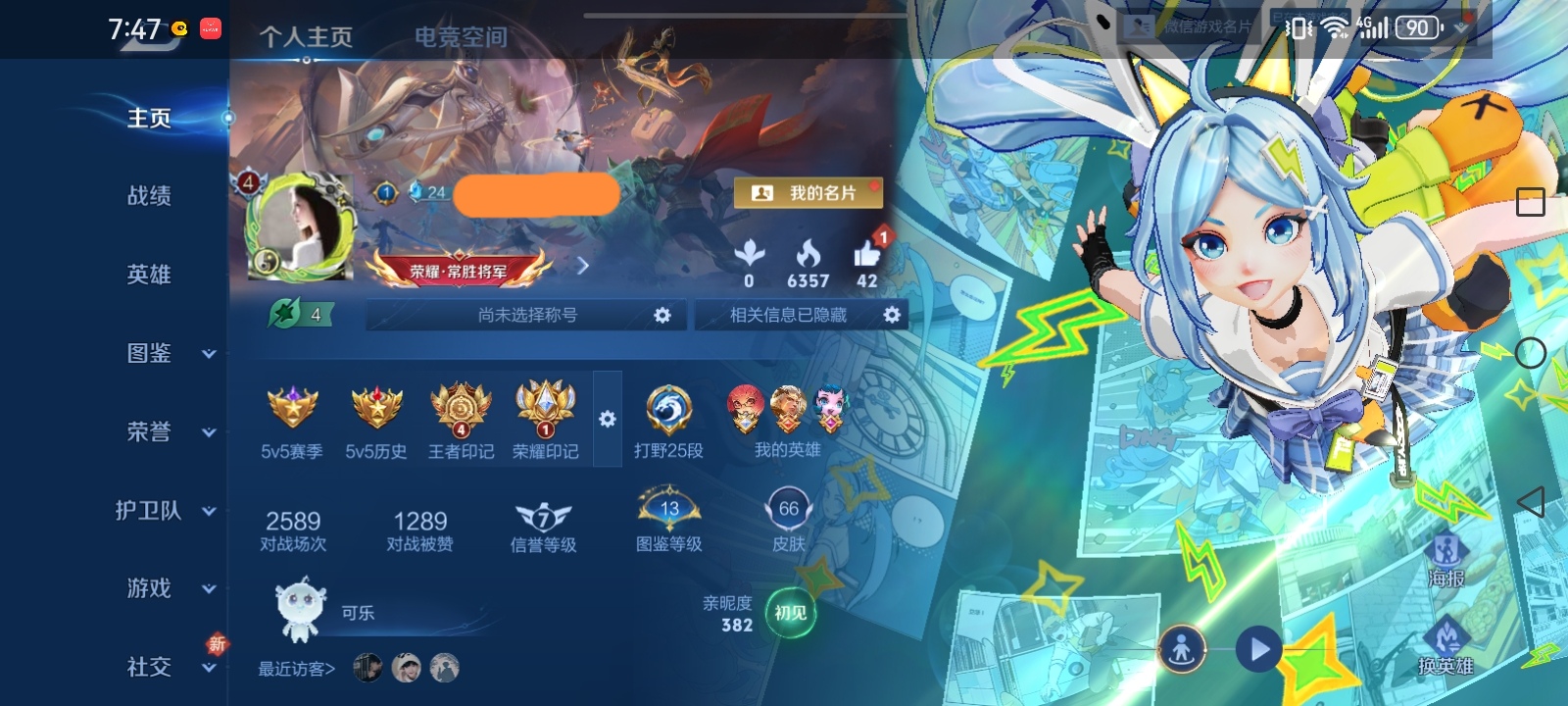This screenshot has height=706, width=1568.
Task: Tap the thumbs-up icon showing 42 likes
Action: 866,255
